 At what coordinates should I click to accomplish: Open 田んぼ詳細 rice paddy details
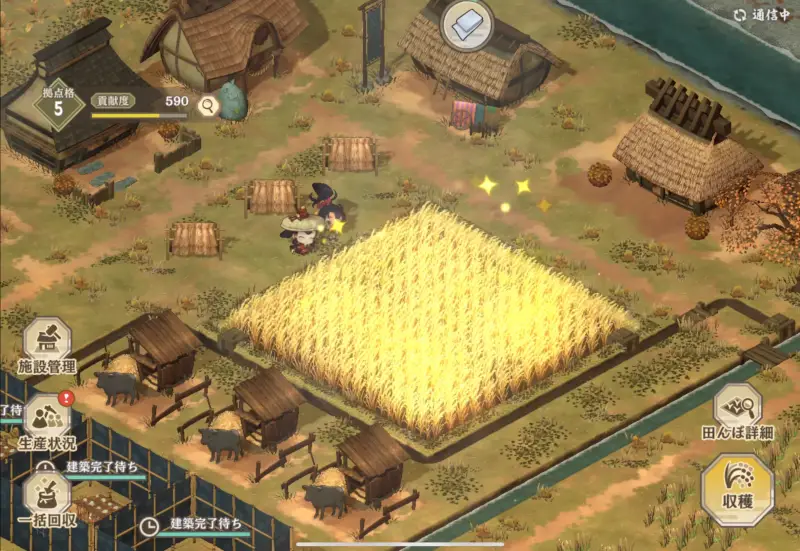click(x=738, y=410)
